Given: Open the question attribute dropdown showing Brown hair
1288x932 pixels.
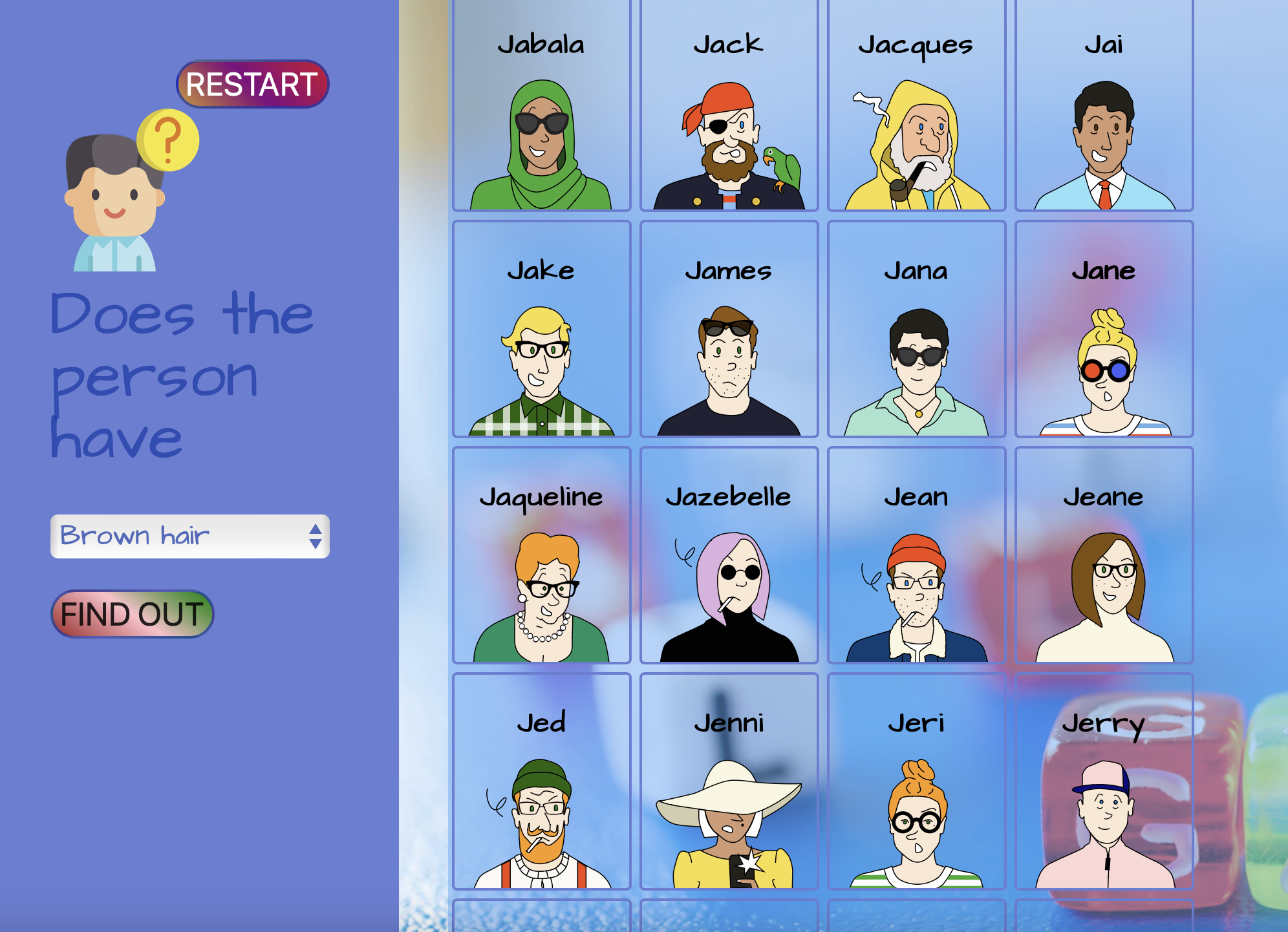Looking at the screenshot, I should (x=175, y=535).
